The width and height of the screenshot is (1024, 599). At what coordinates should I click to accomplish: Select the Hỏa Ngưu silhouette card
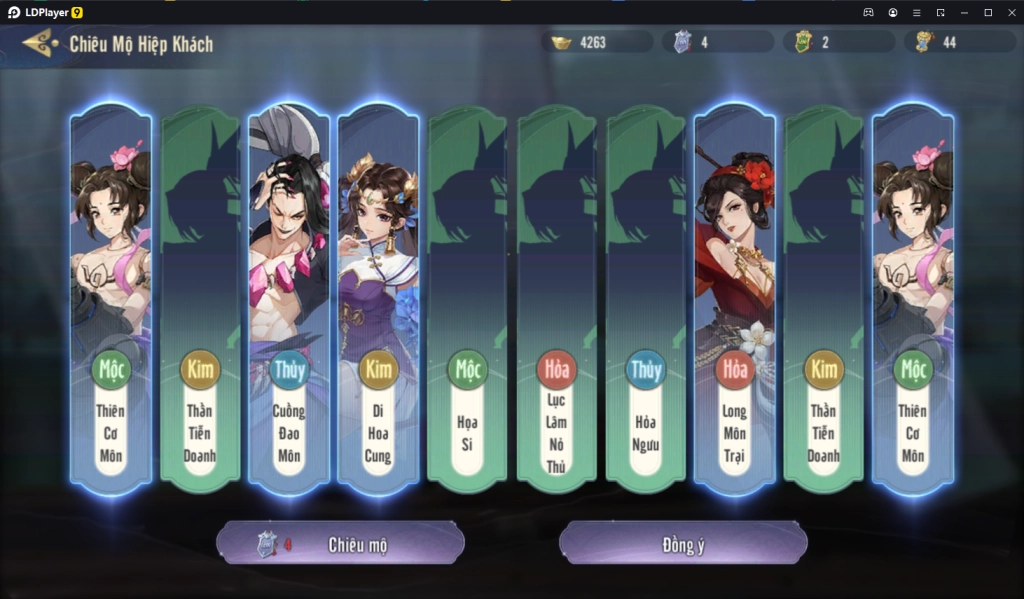646,300
